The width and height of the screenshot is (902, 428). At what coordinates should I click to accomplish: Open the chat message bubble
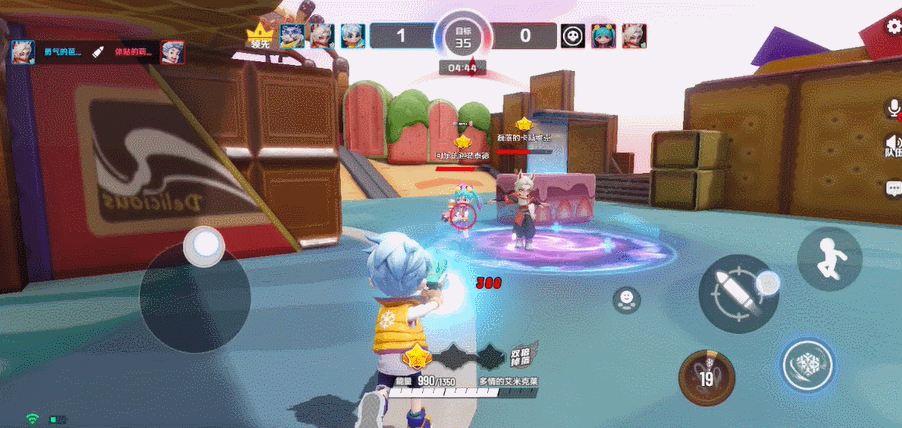click(x=893, y=188)
